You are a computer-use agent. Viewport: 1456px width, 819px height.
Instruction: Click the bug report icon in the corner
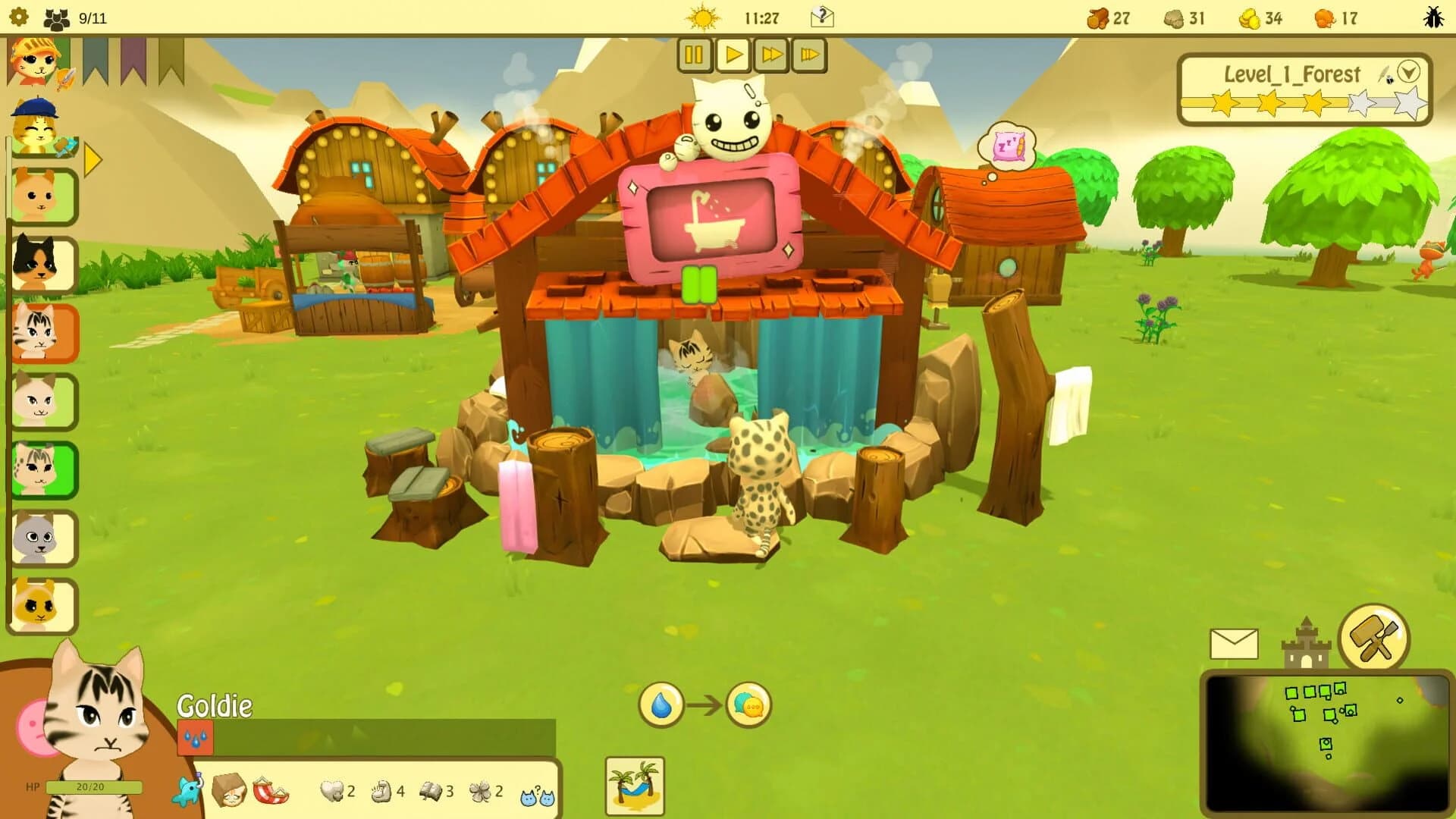point(1432,15)
